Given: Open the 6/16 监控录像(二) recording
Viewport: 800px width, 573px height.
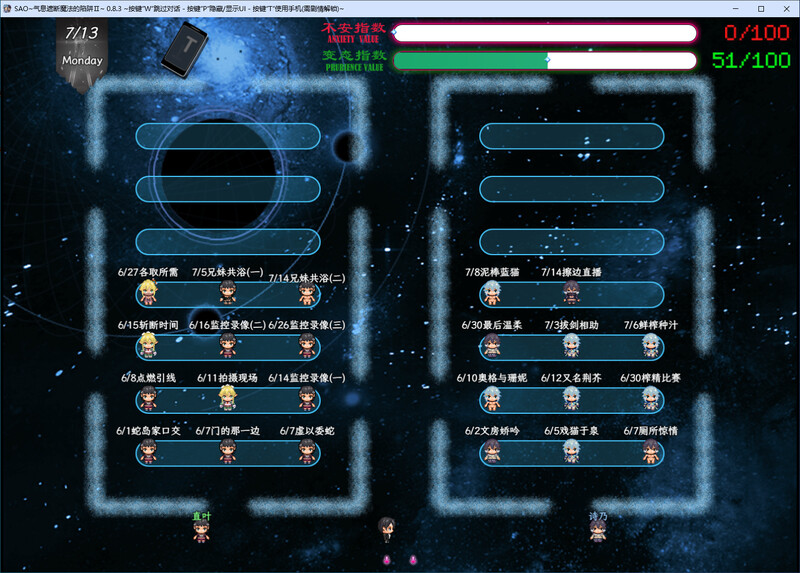Looking at the screenshot, I should 228,346.
